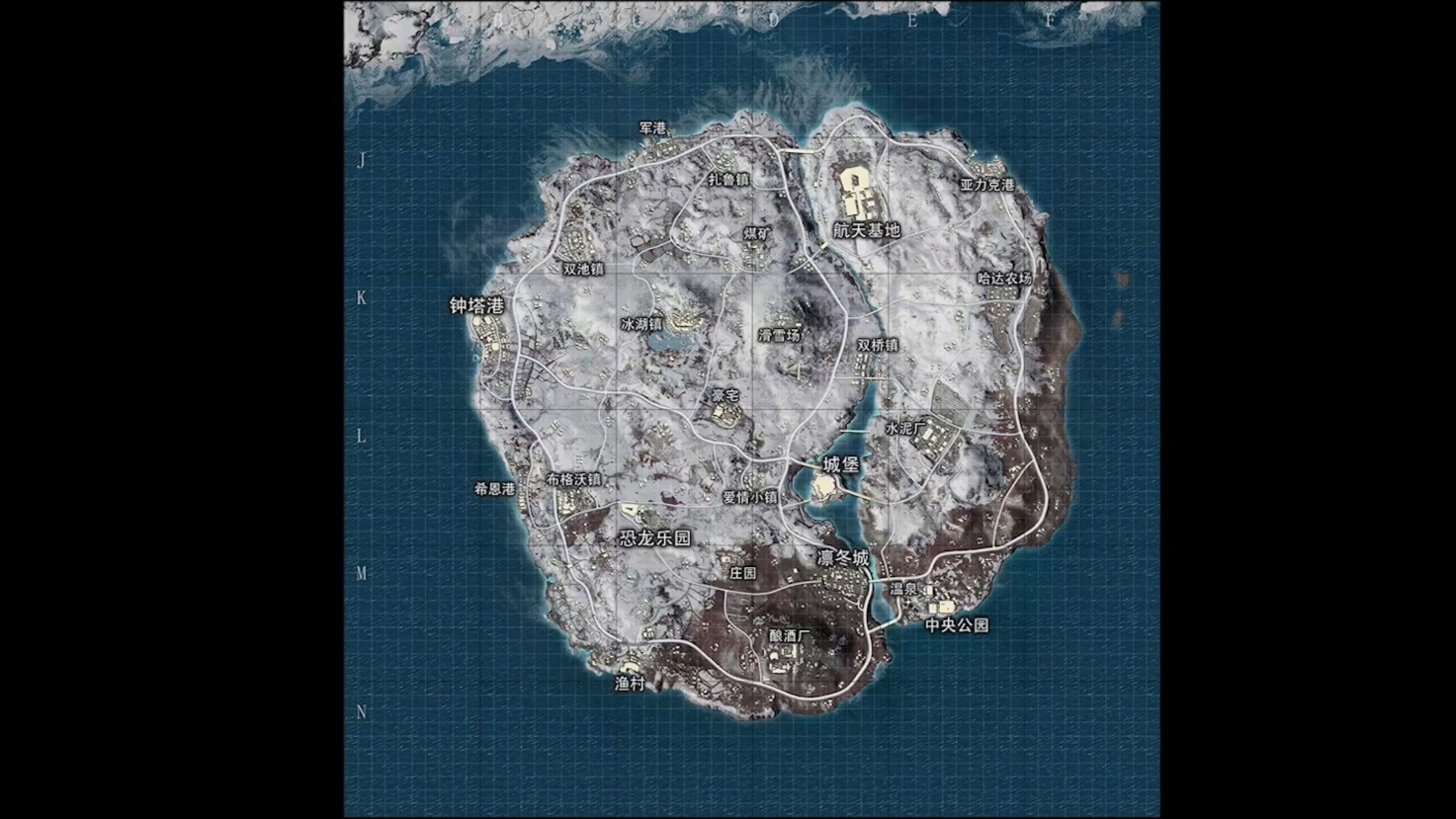
Task: Mark 希恩港 on the map
Action: click(x=494, y=488)
